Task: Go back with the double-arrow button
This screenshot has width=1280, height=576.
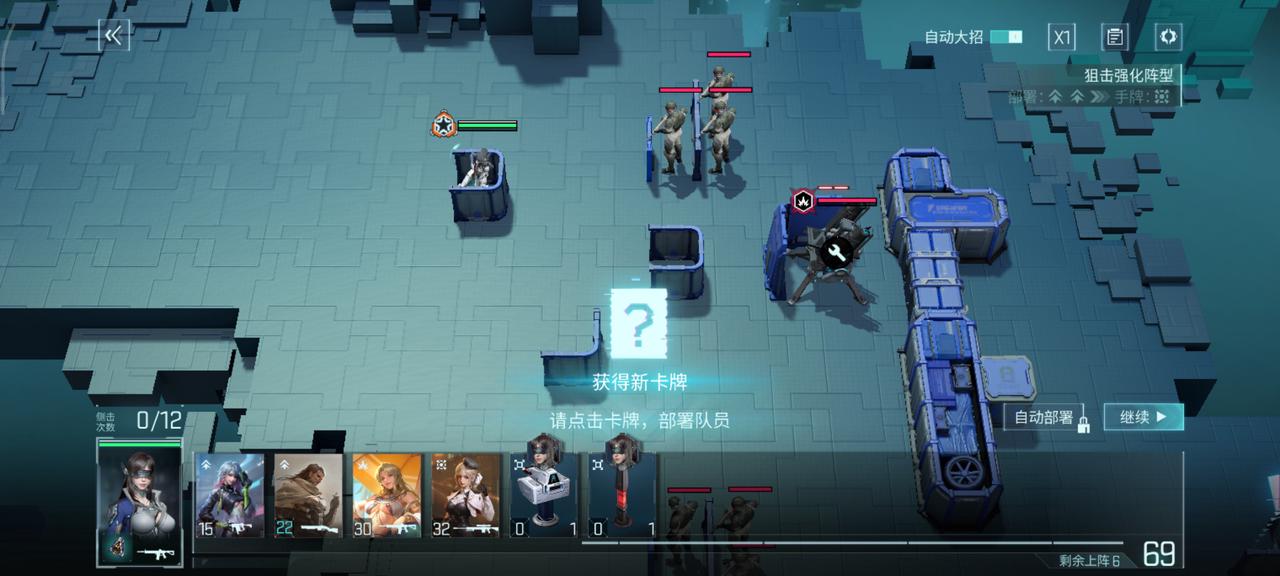Action: [x=113, y=36]
